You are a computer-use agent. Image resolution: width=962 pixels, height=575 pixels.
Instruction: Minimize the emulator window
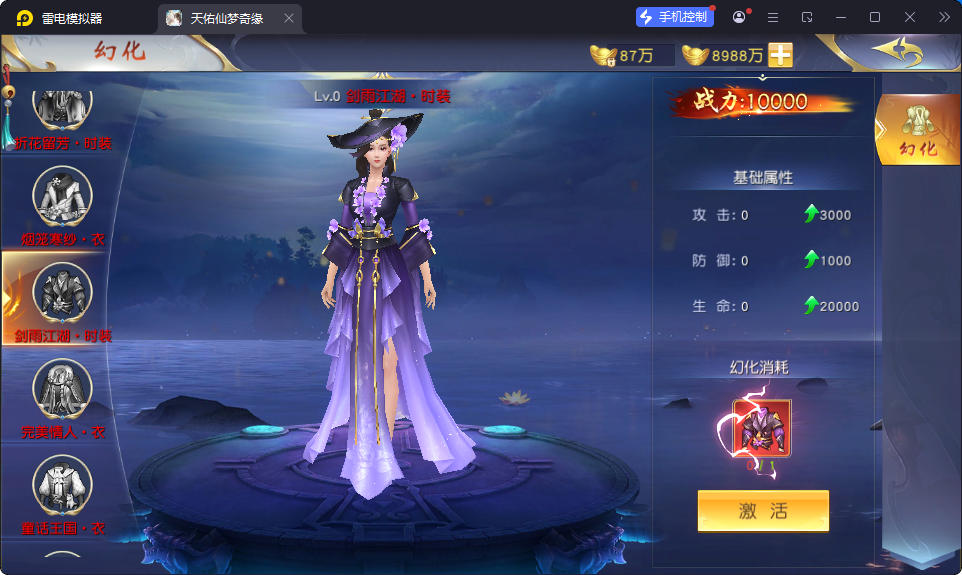point(841,17)
